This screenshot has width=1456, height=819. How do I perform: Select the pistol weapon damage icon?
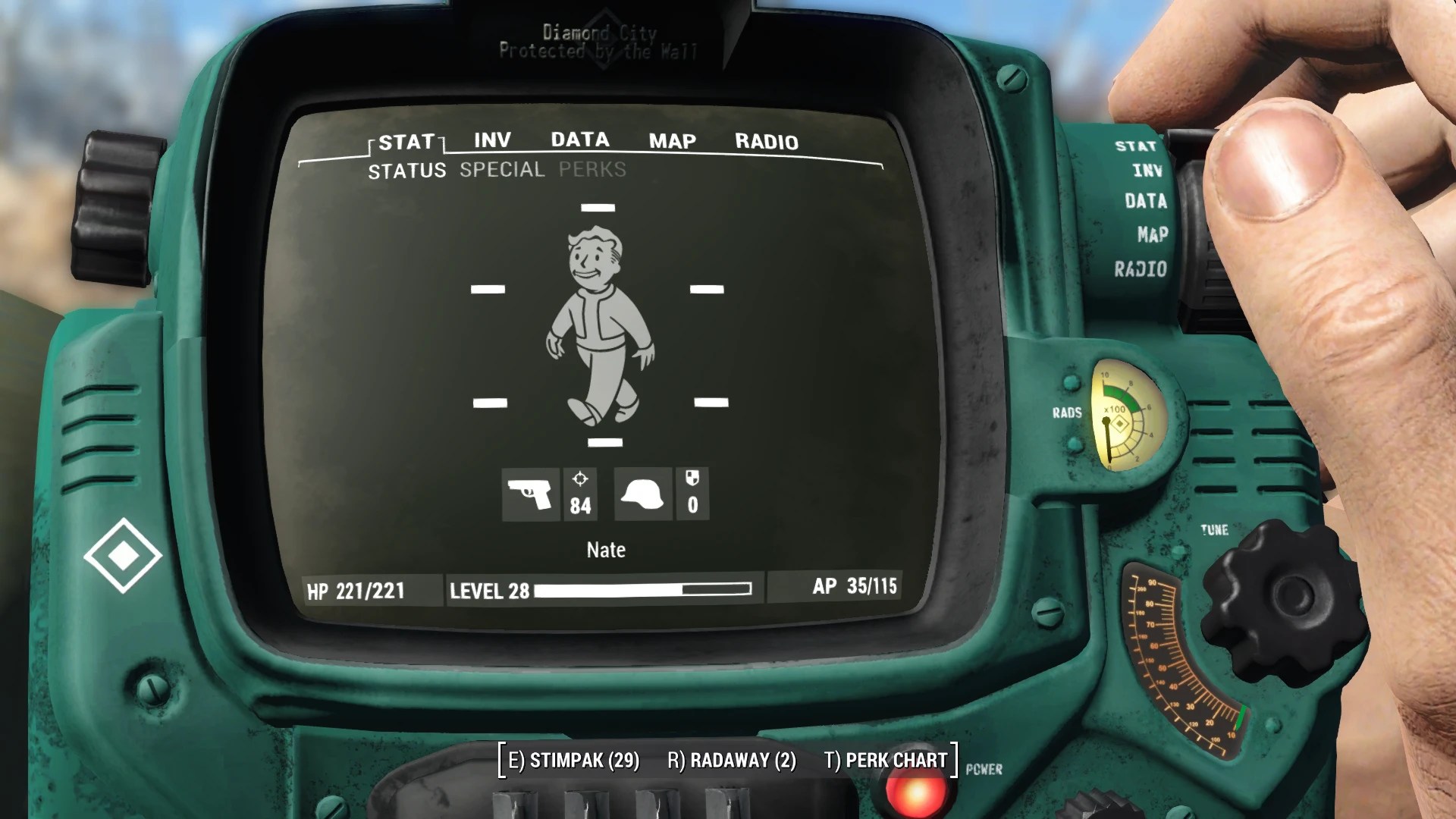(533, 494)
